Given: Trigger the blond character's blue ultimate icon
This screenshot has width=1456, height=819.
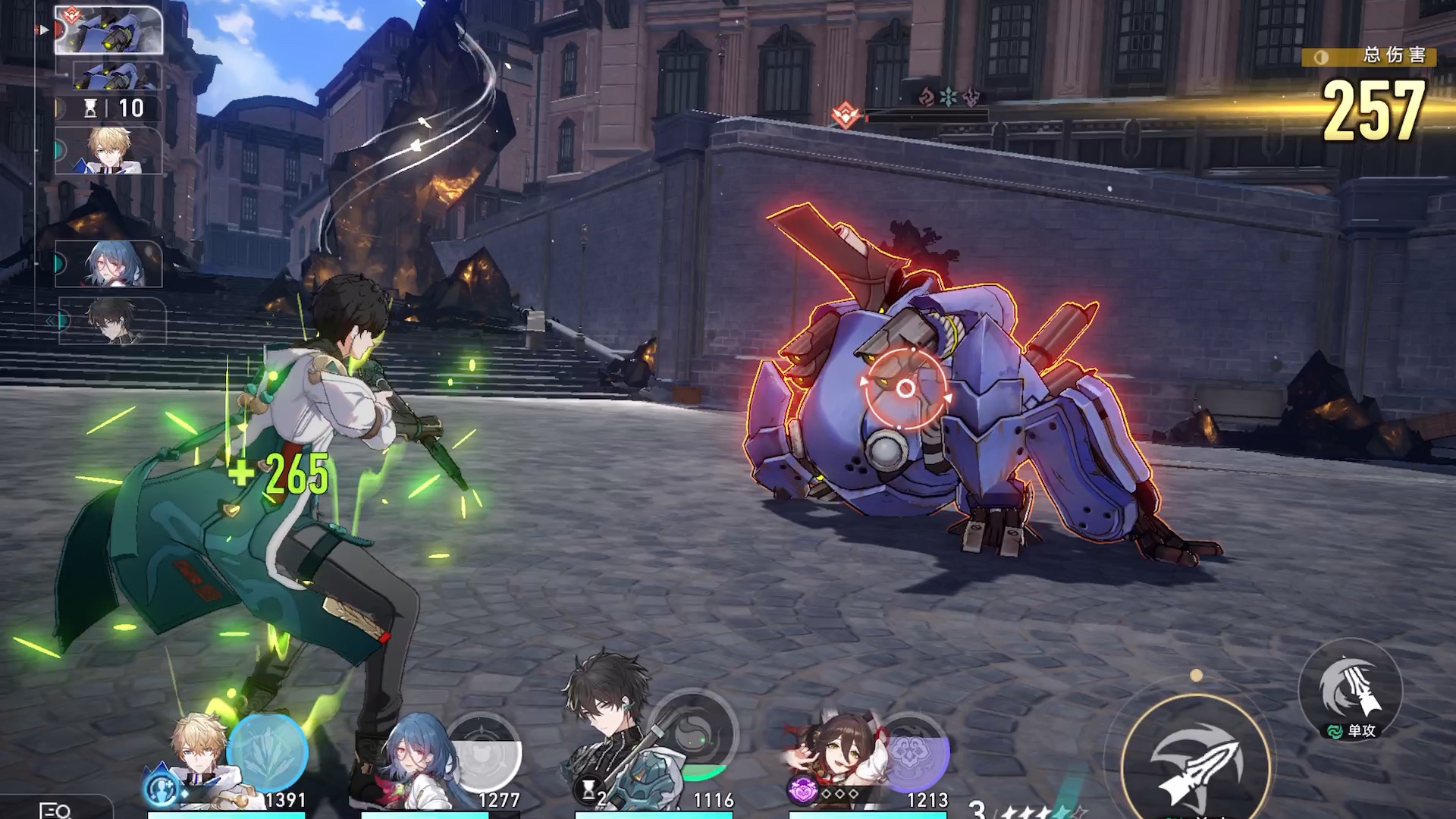Looking at the screenshot, I should point(267,752).
